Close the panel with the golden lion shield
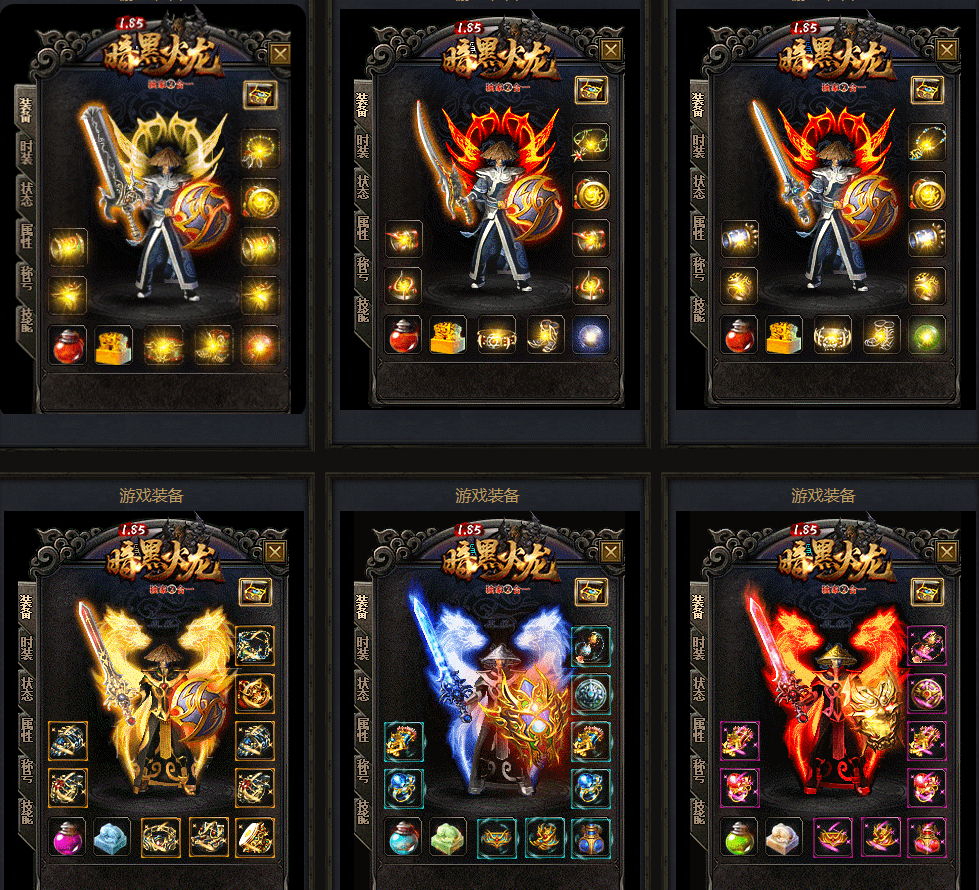The height and width of the screenshot is (890, 979). tap(947, 551)
